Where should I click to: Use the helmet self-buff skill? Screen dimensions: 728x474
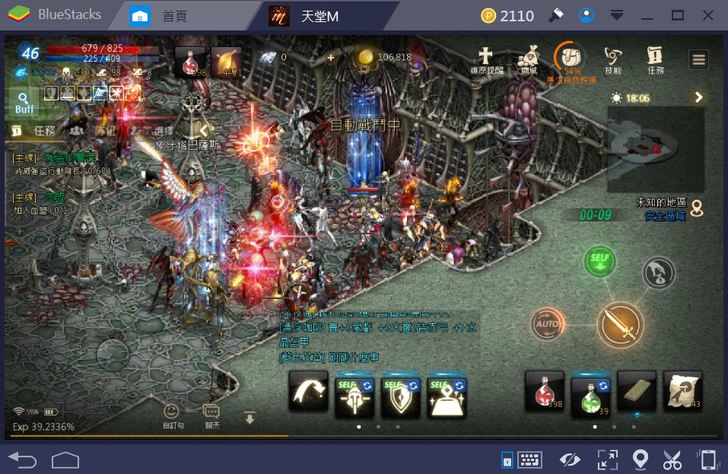355,396
